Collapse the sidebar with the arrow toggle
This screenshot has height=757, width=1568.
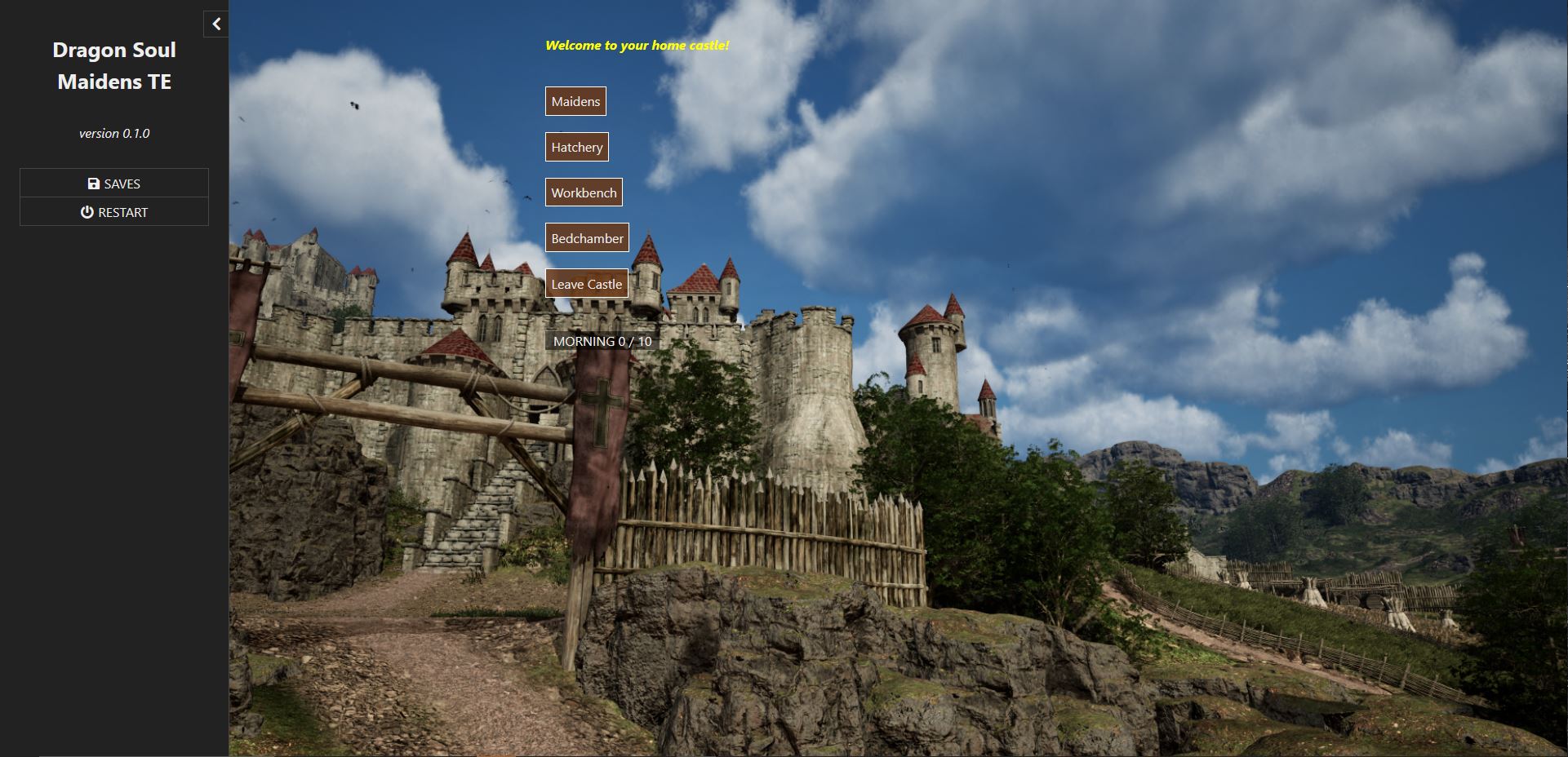pos(216,24)
